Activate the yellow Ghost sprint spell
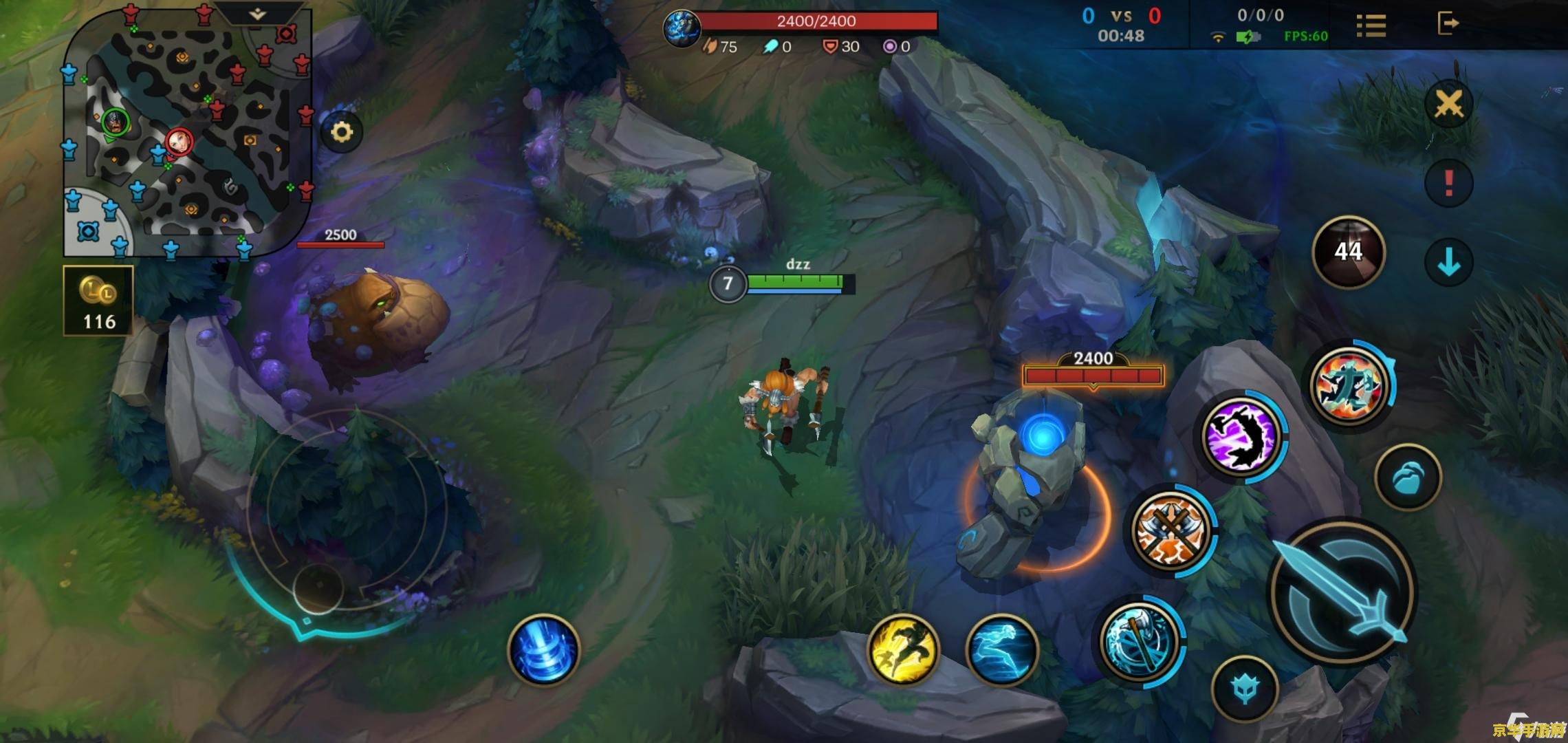This screenshot has height=743, width=1568. coord(903,649)
